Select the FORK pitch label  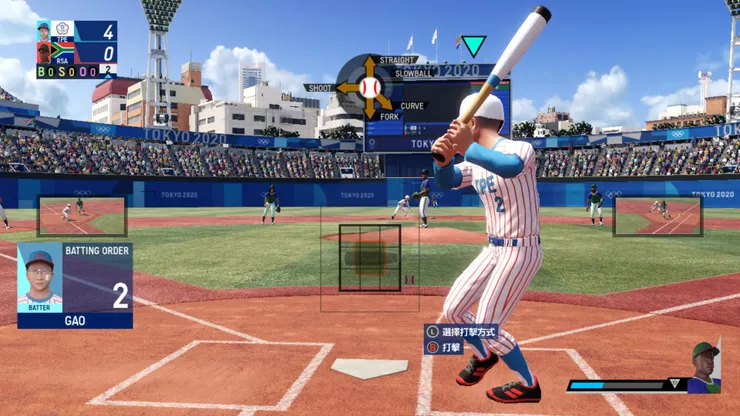pos(390,117)
